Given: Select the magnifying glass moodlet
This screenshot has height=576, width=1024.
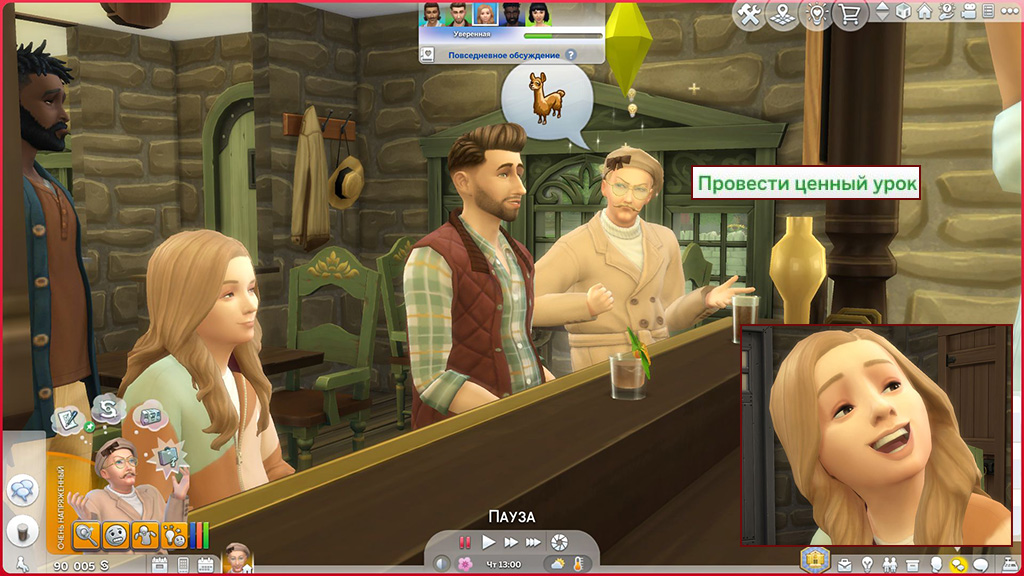Looking at the screenshot, I should point(86,535).
